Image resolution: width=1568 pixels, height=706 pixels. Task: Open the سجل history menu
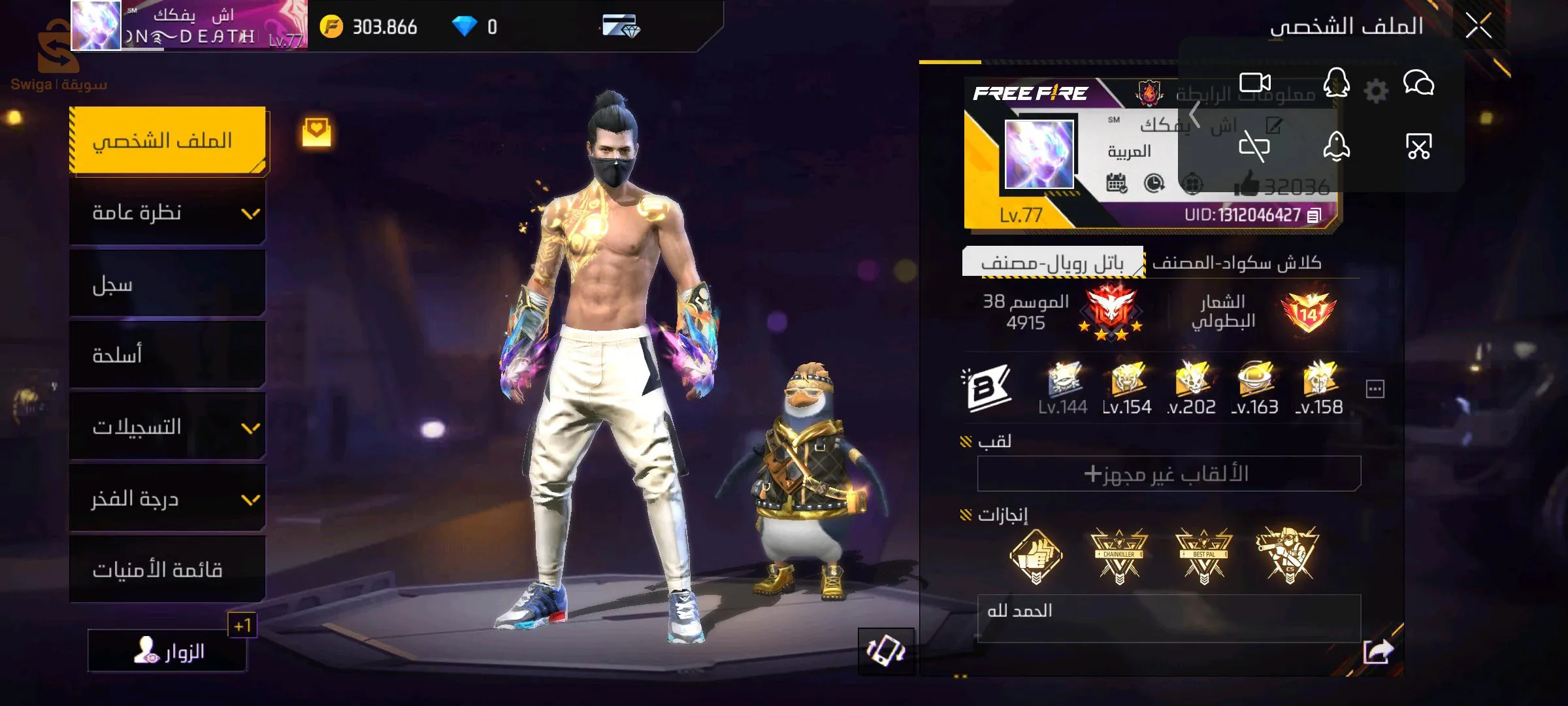(x=167, y=284)
